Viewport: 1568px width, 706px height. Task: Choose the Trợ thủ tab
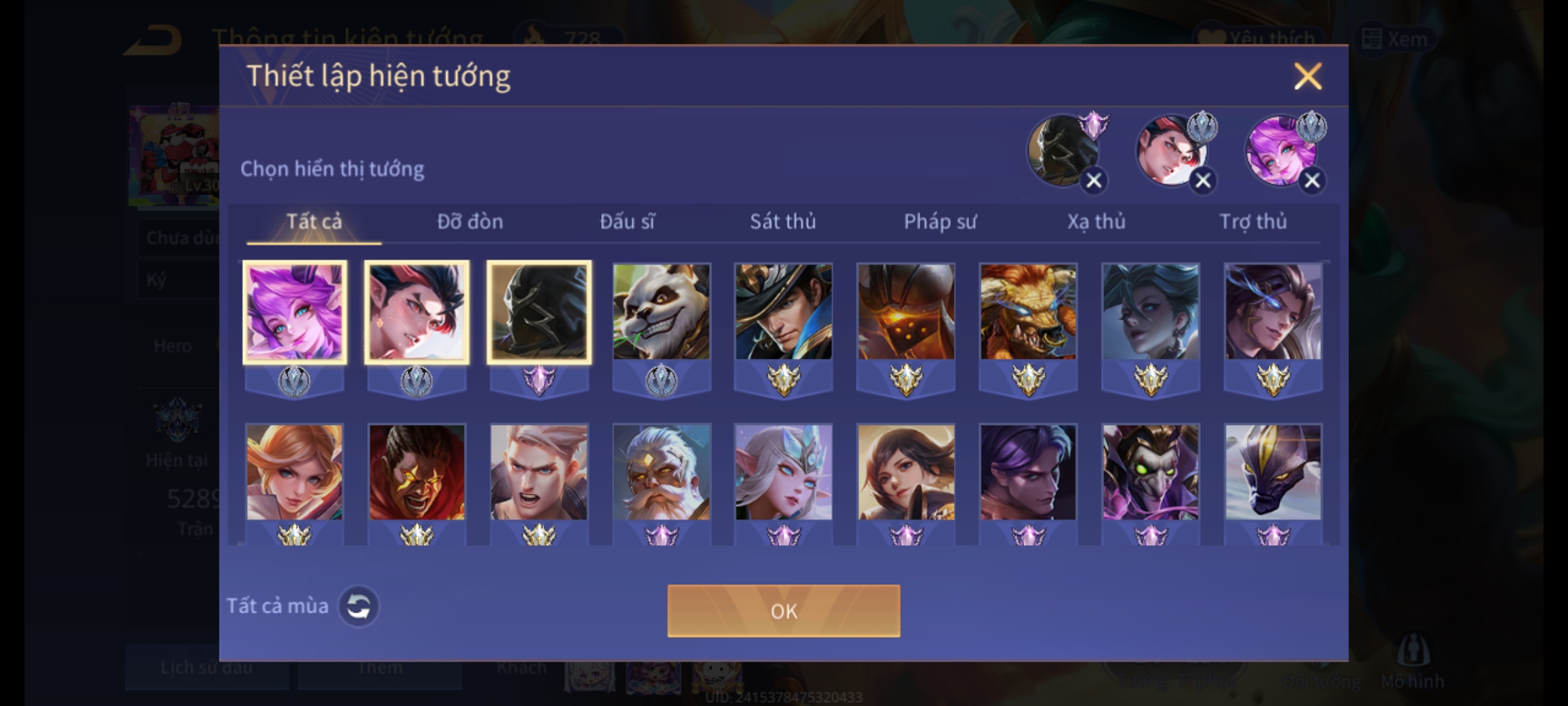(1253, 222)
